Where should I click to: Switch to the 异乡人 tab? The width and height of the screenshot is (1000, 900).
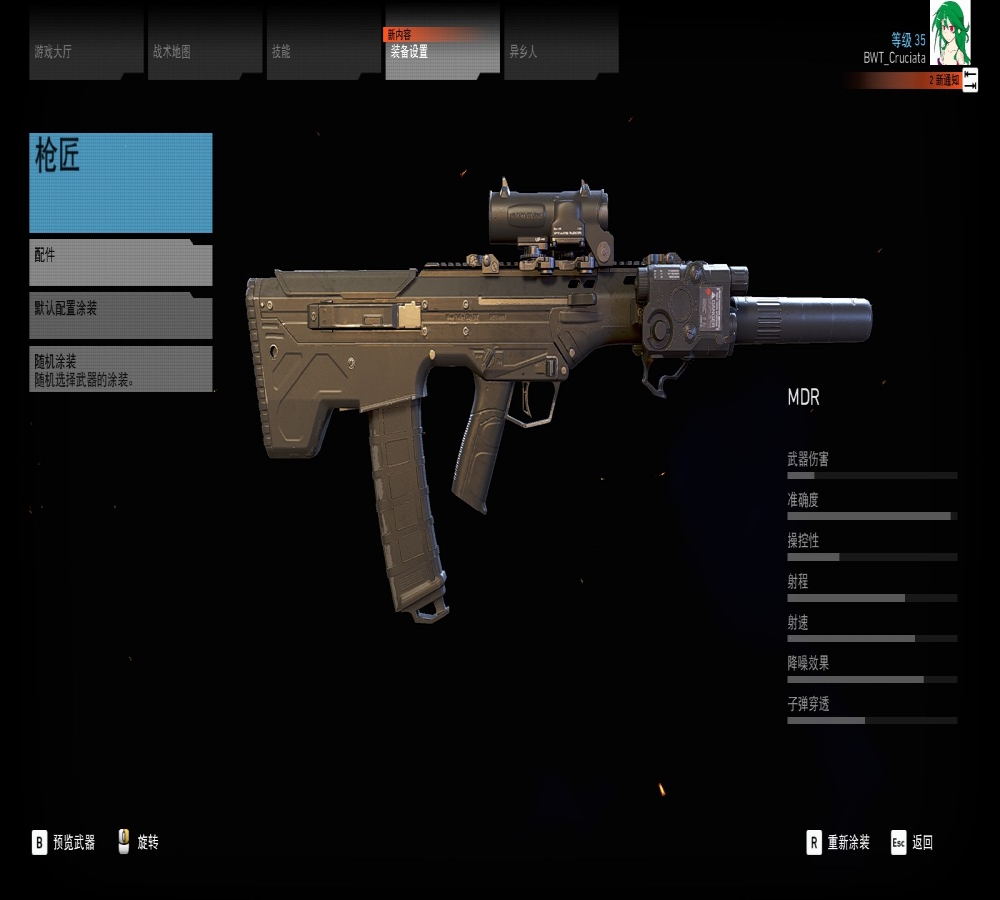pyautogui.click(x=560, y=47)
